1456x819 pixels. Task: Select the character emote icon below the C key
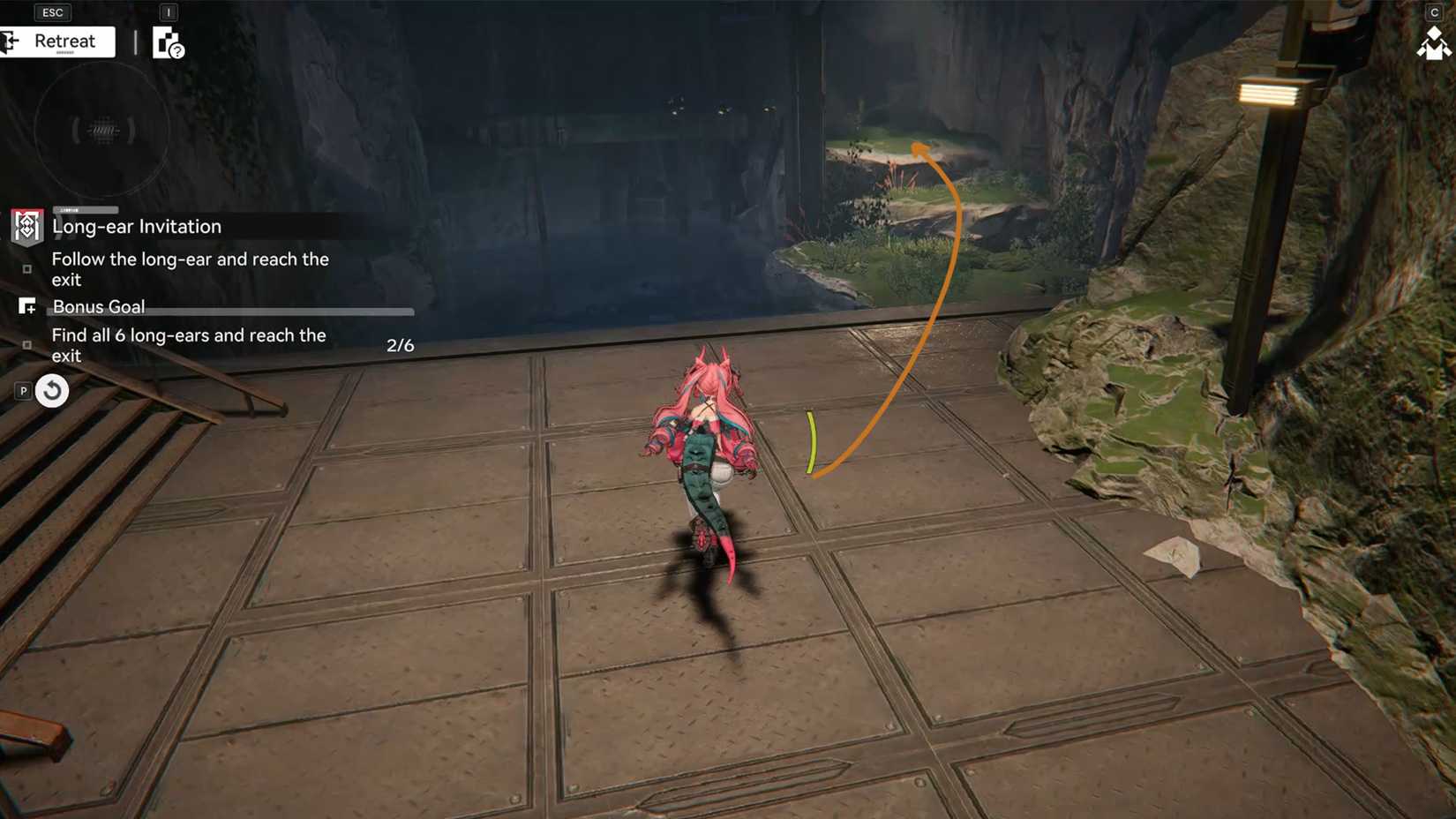click(x=1435, y=42)
